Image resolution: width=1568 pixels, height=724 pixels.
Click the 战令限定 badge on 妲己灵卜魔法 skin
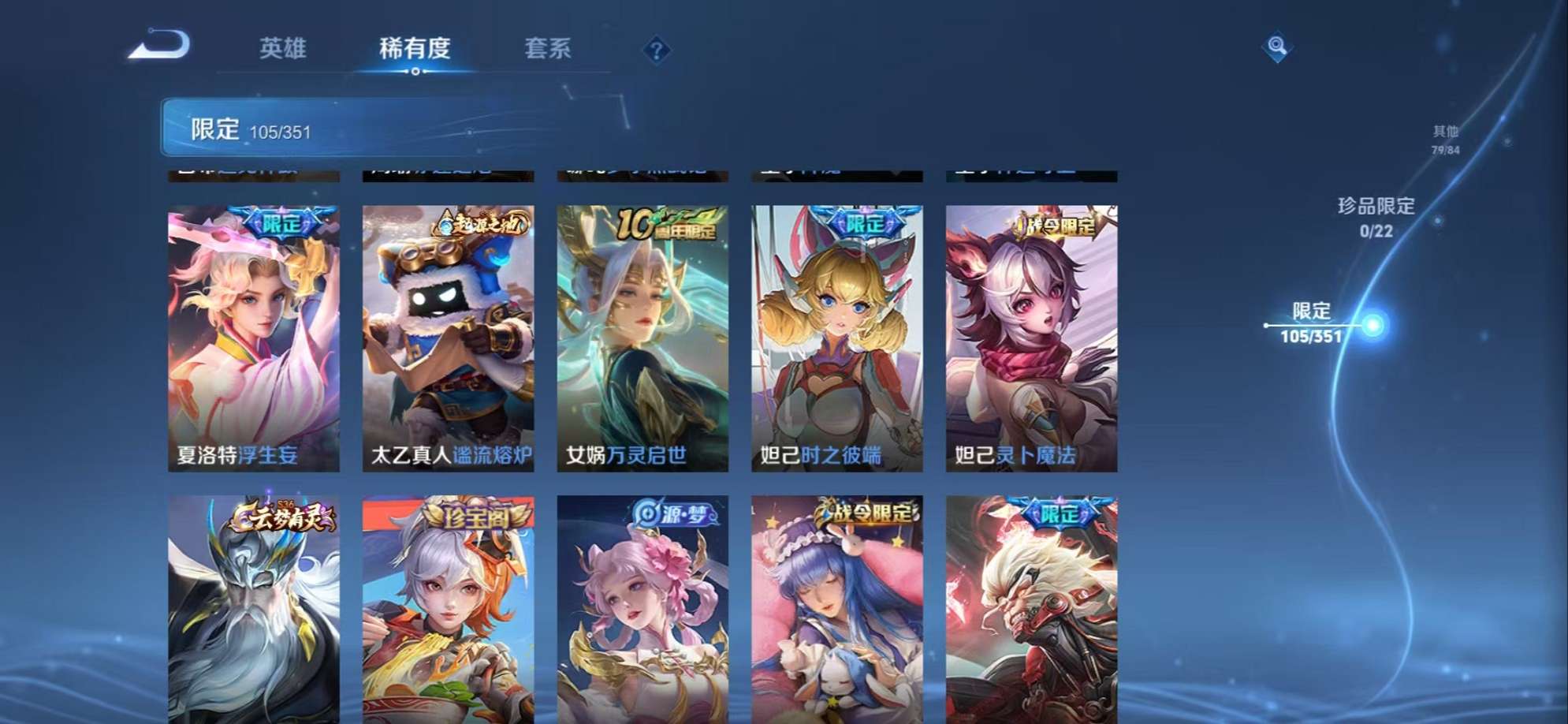point(1054,226)
